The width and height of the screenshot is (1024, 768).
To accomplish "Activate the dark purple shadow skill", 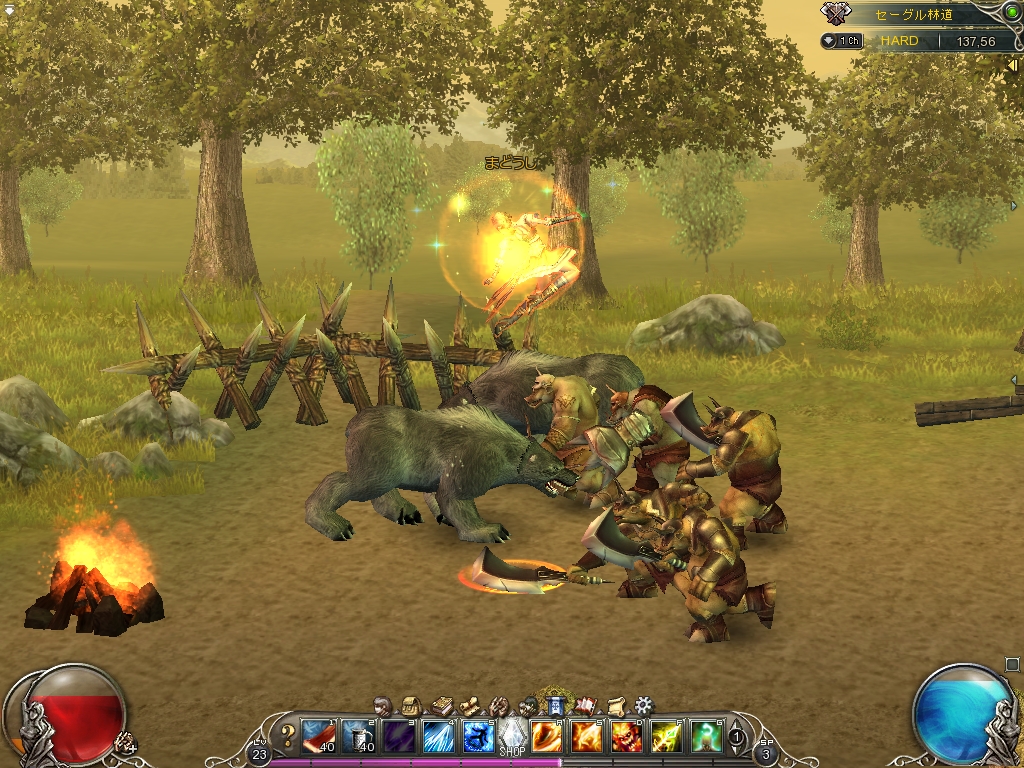I will (400, 737).
